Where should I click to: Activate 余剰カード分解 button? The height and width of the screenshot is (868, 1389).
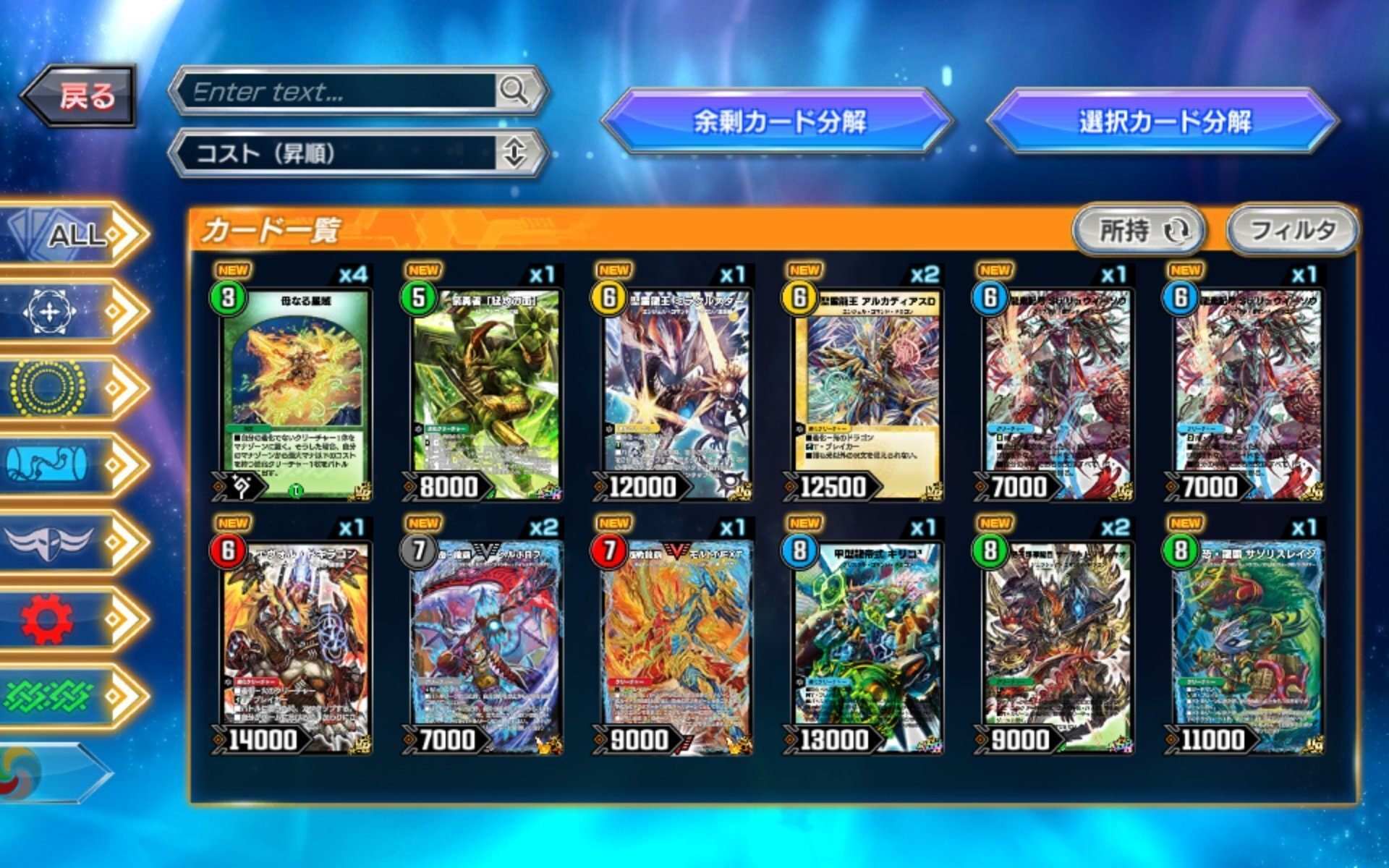[x=778, y=121]
